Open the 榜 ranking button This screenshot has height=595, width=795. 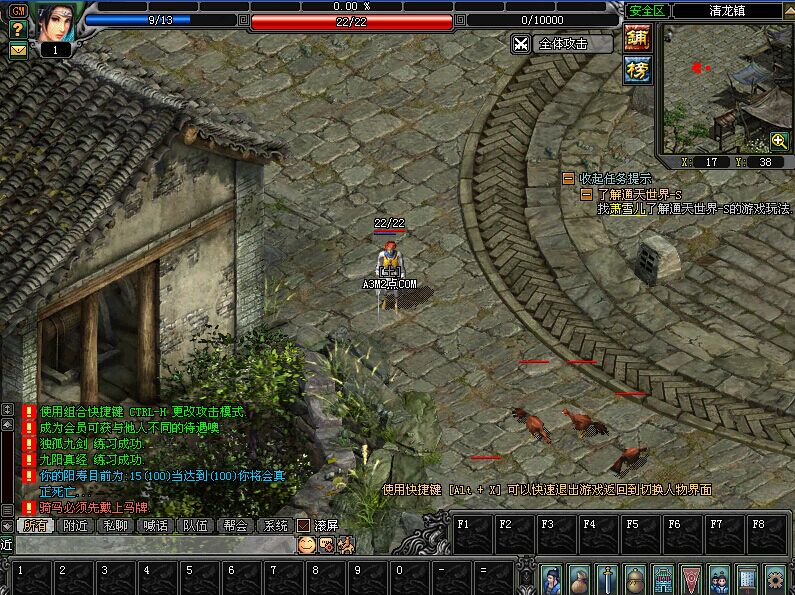click(637, 69)
